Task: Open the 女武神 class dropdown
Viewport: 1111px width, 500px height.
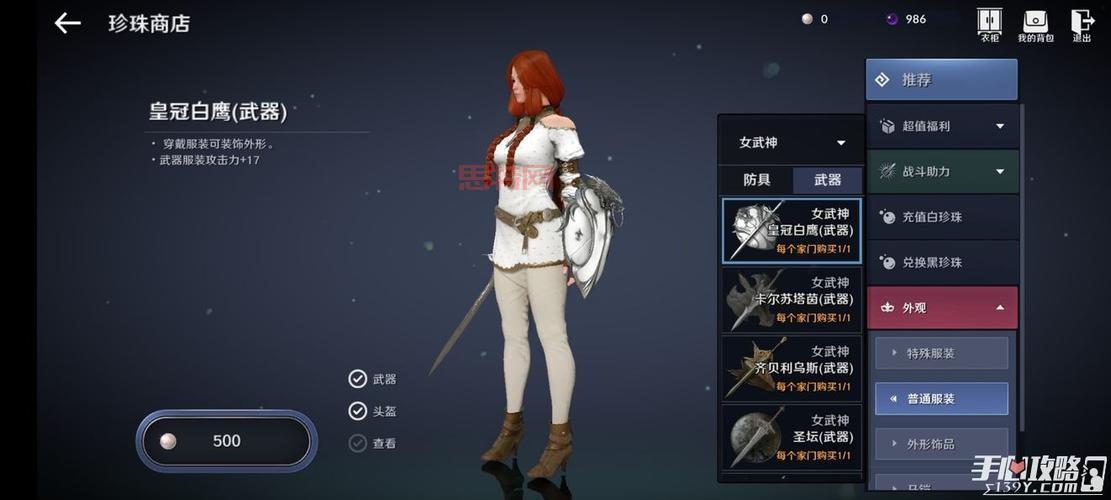Action: 790,143
